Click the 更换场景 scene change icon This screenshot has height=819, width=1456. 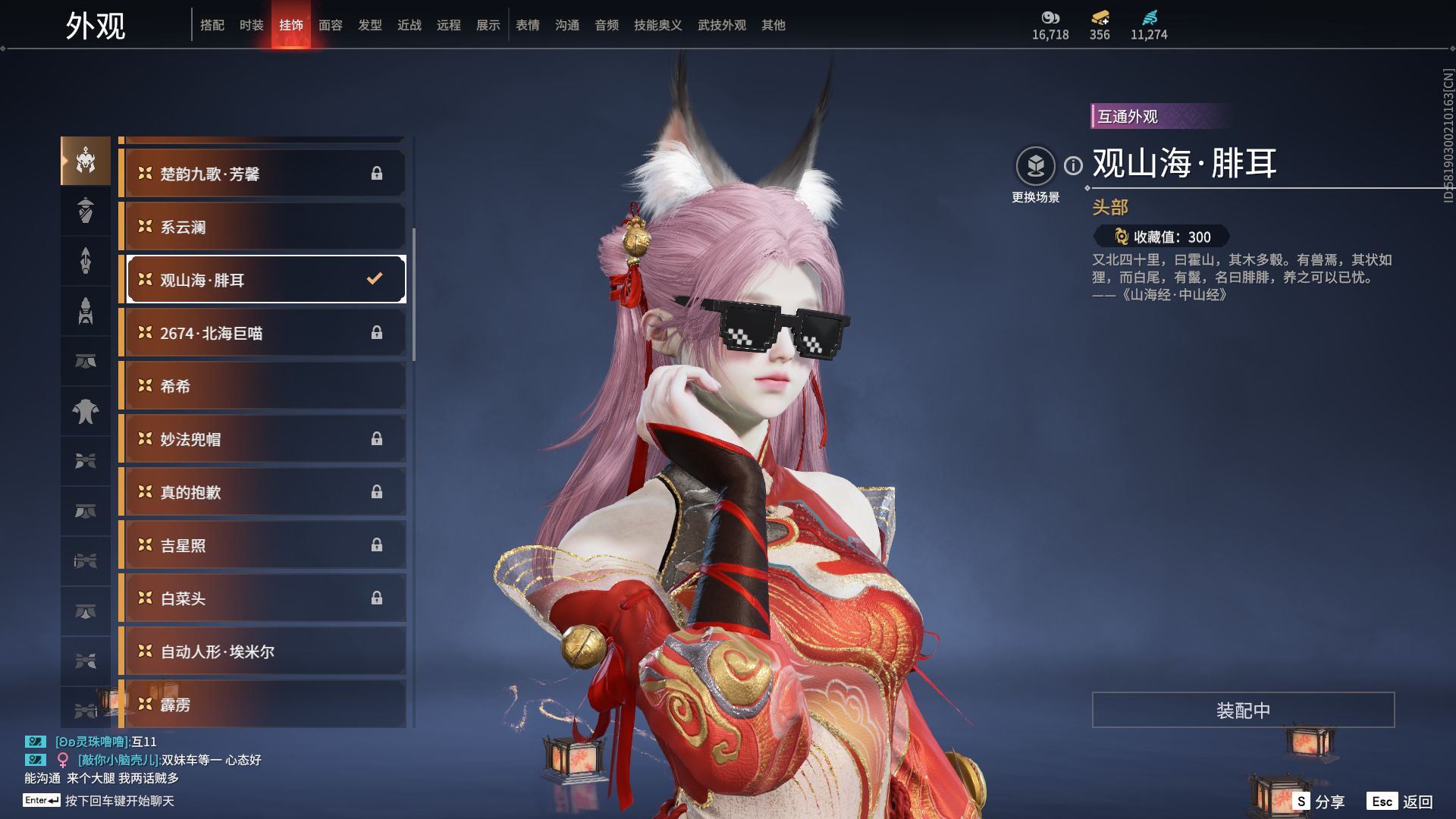(1035, 166)
